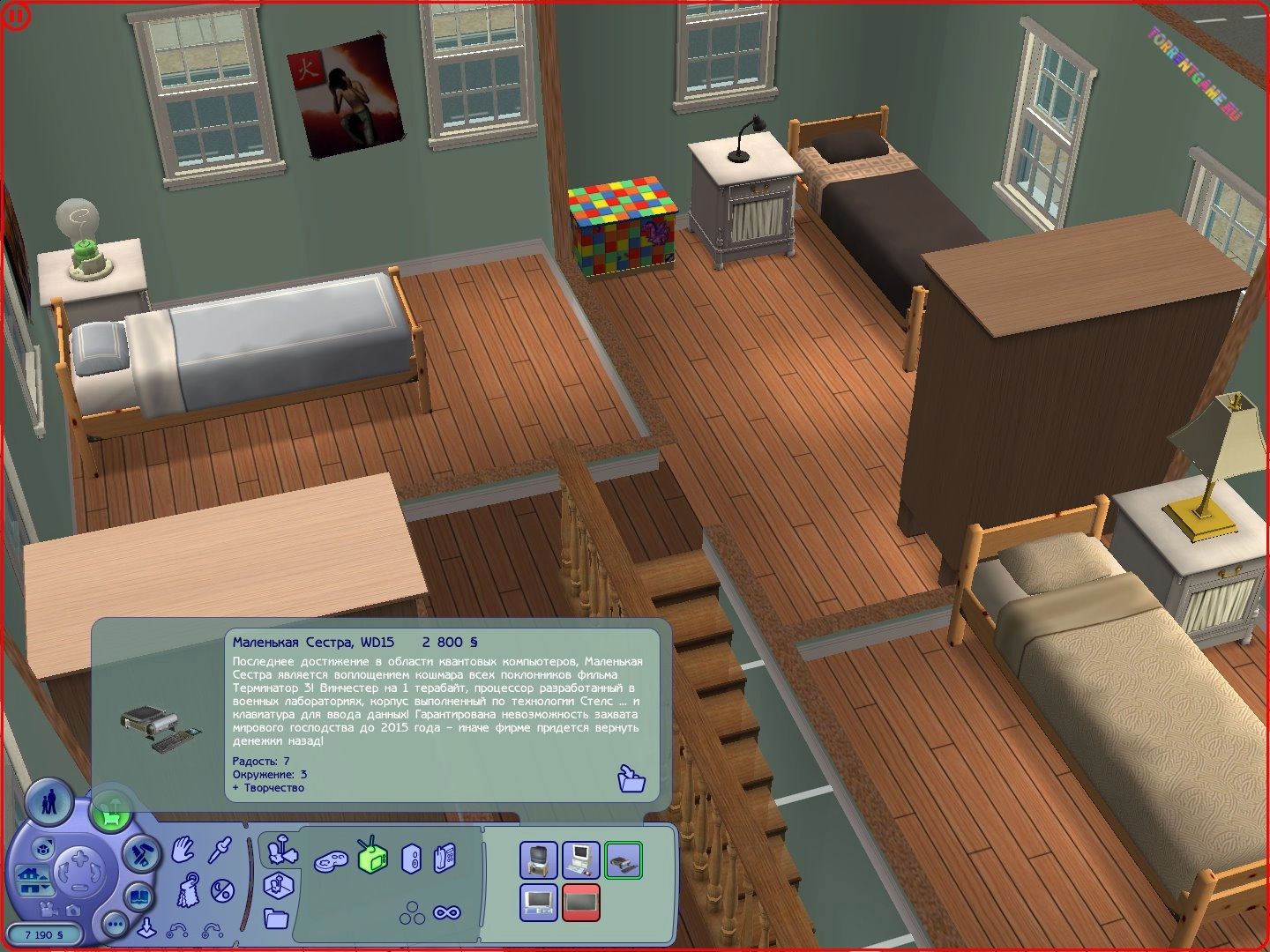The width and height of the screenshot is (1270, 952).
Task: Pick the eyedropper tool
Action: [x=220, y=849]
